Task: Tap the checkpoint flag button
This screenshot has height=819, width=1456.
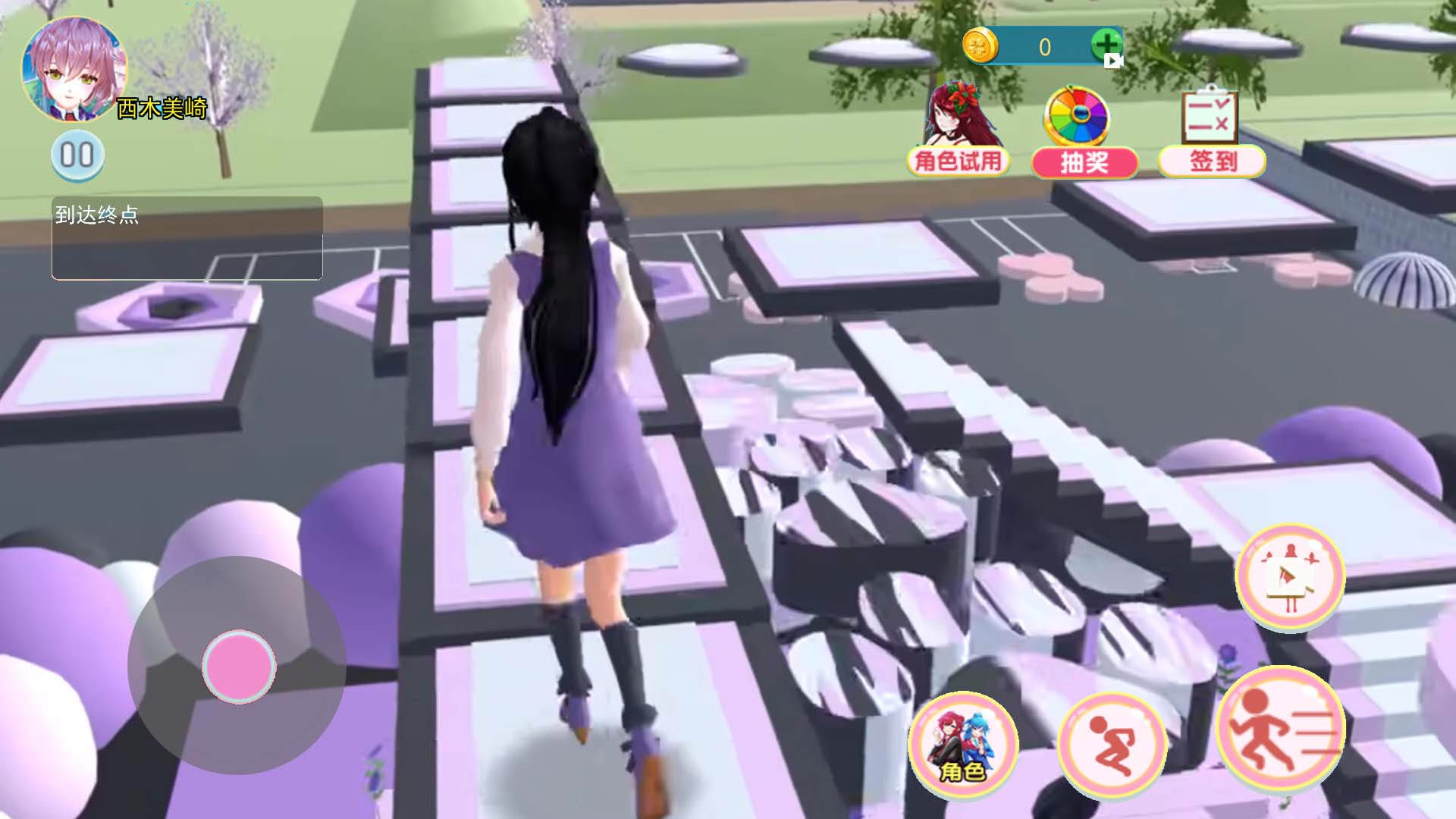Action: click(x=1289, y=576)
